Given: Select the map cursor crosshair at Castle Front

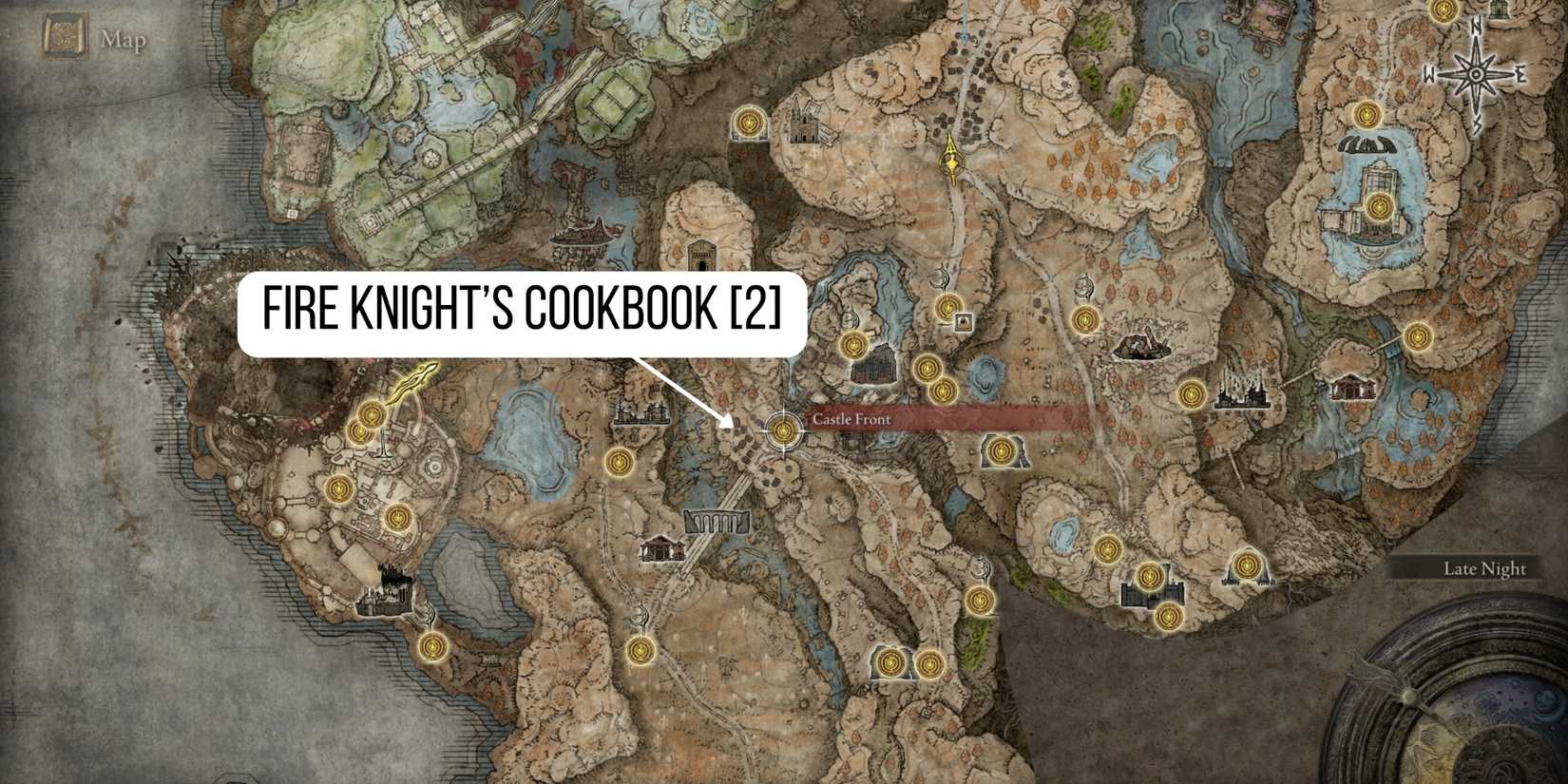Looking at the screenshot, I should click(783, 433).
